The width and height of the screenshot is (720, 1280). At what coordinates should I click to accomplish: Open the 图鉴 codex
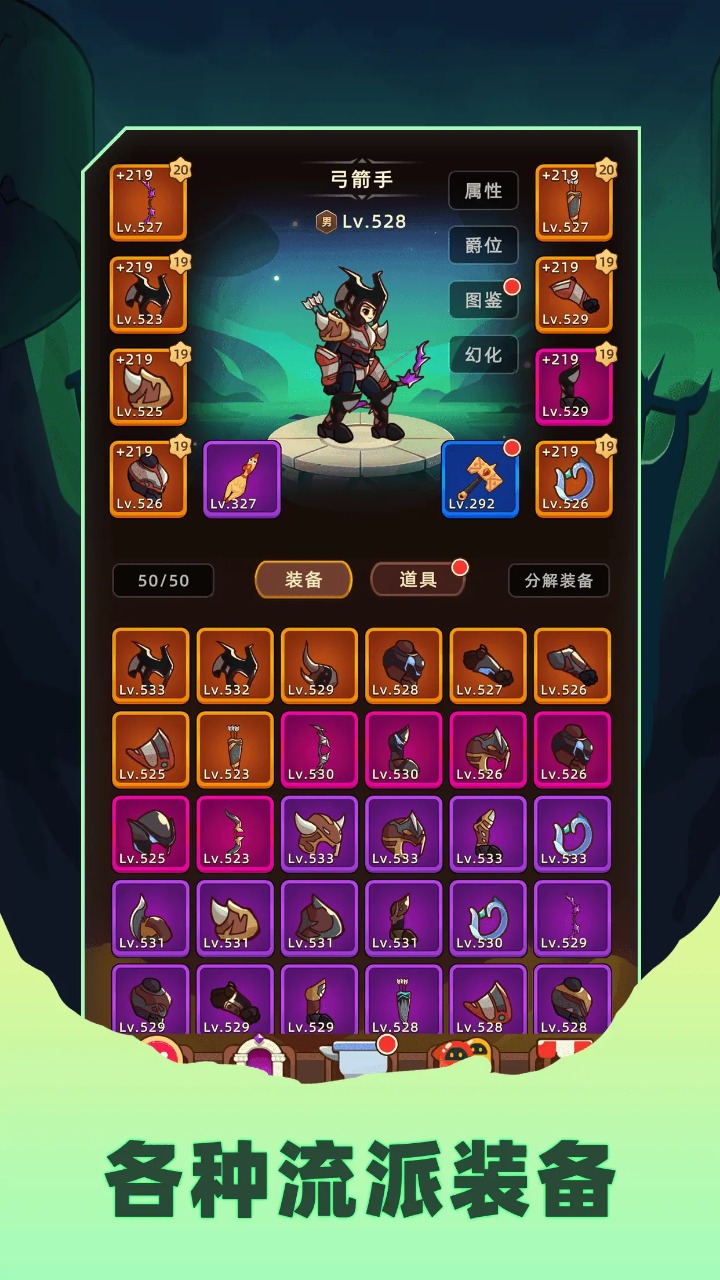(x=483, y=300)
